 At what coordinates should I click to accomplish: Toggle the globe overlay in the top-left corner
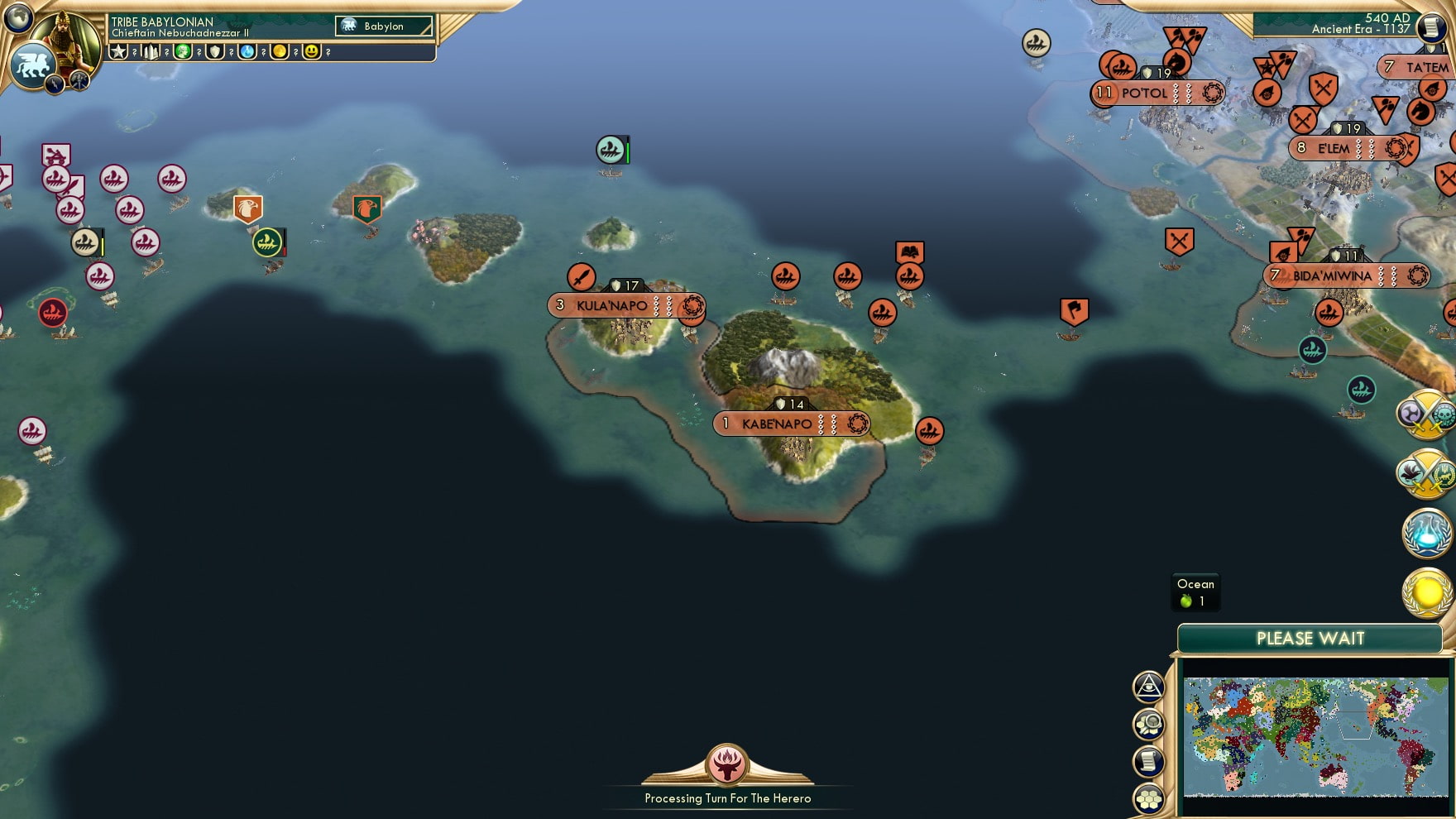[x=19, y=19]
